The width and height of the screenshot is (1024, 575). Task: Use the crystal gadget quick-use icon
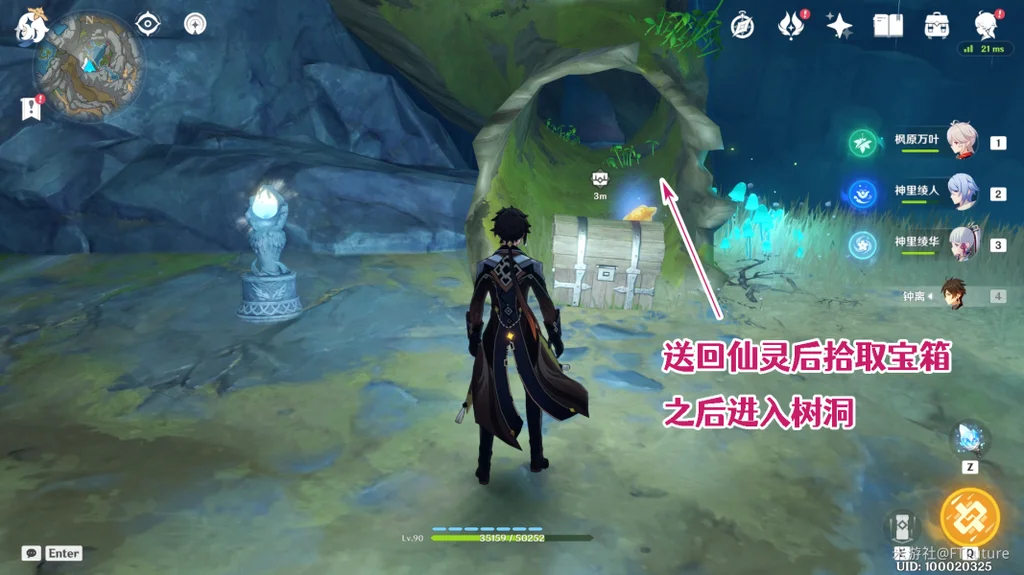click(x=969, y=439)
